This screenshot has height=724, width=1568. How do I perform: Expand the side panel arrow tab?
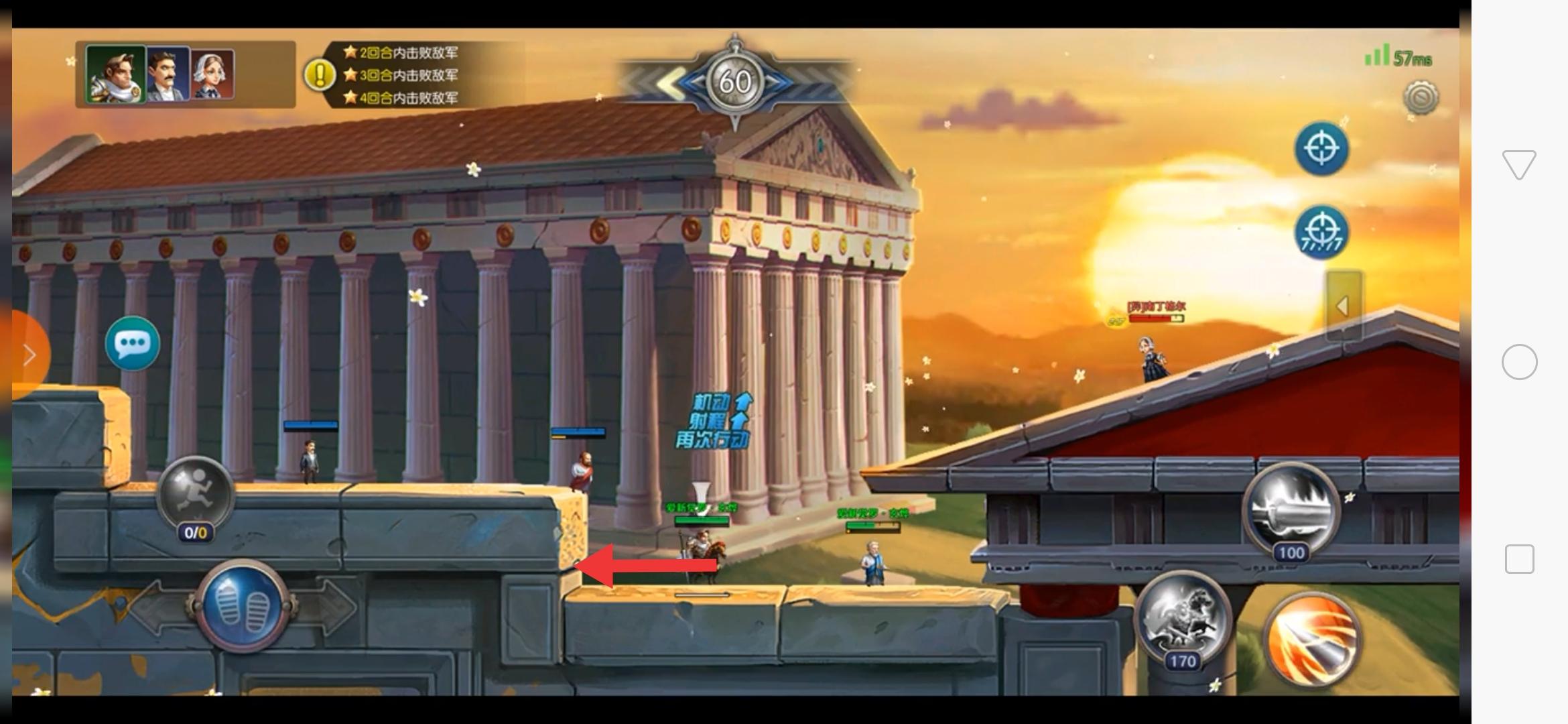(1344, 306)
